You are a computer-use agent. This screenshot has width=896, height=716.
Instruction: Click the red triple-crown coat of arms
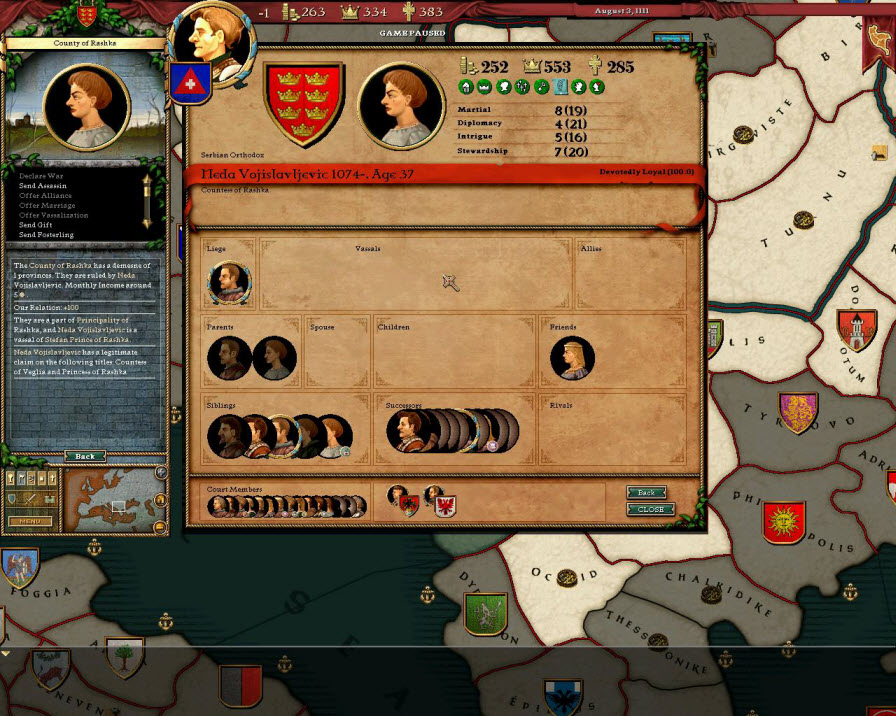tap(304, 104)
